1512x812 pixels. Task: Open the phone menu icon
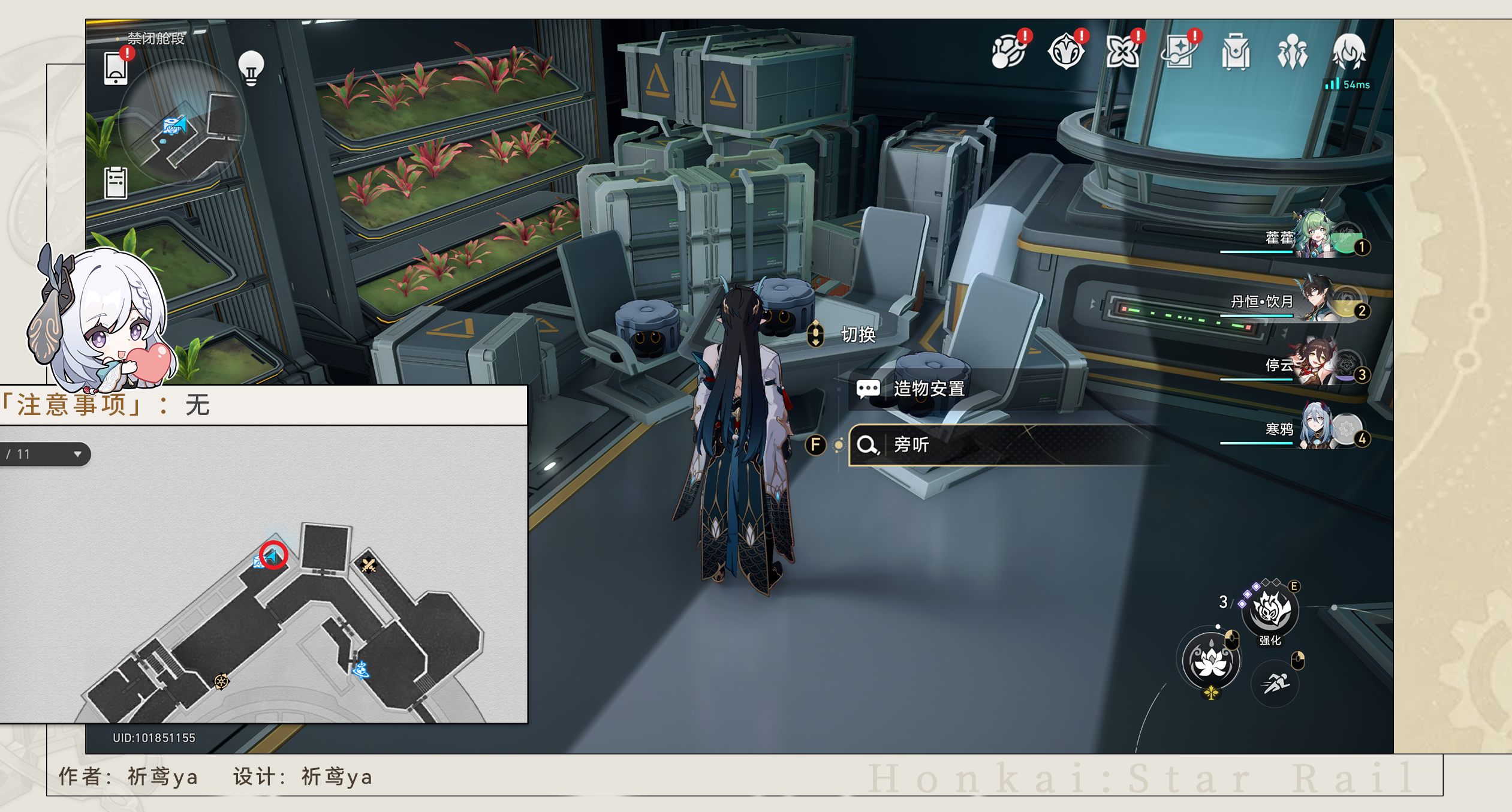[x=115, y=68]
